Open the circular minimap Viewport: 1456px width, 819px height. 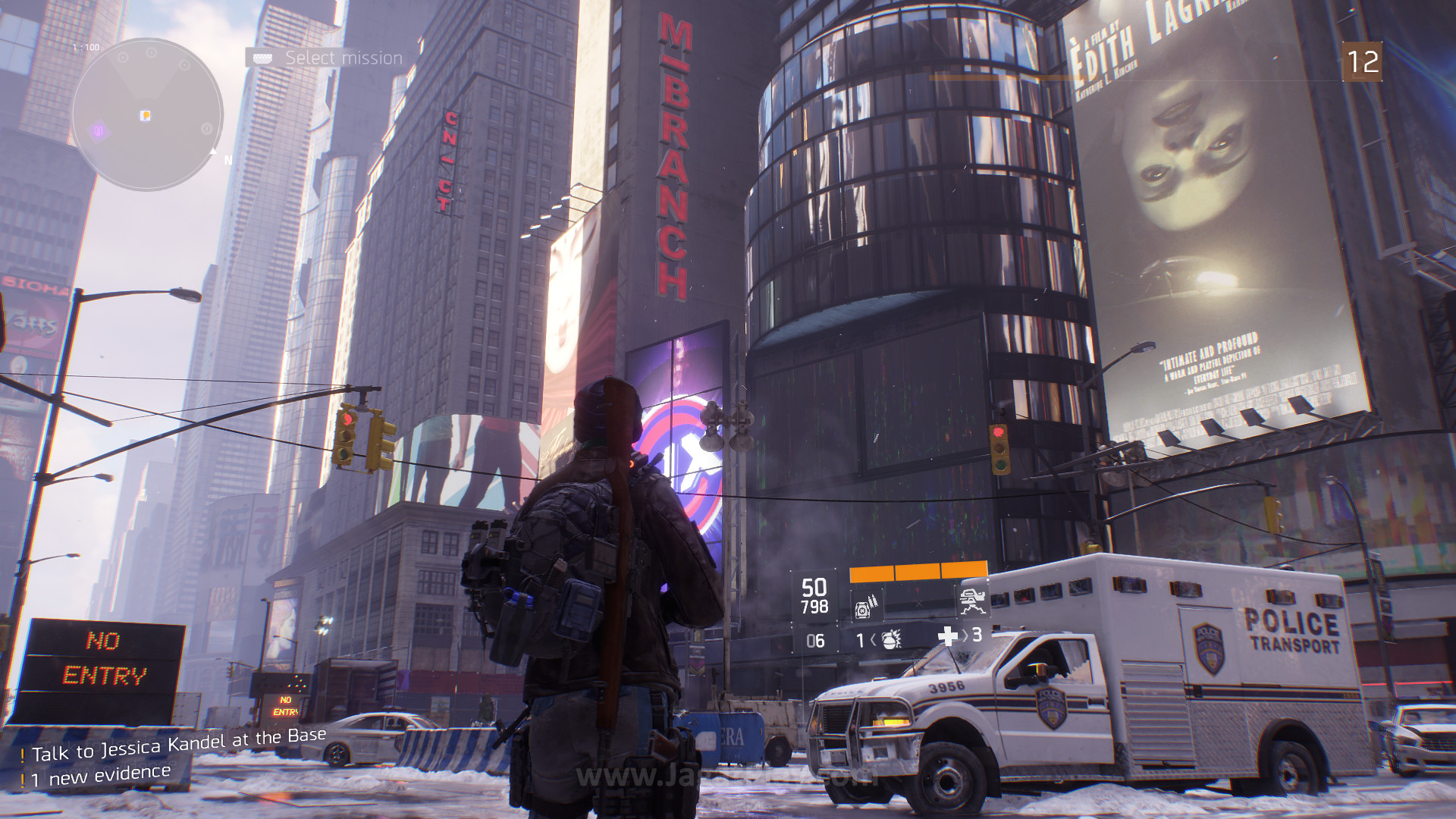147,115
